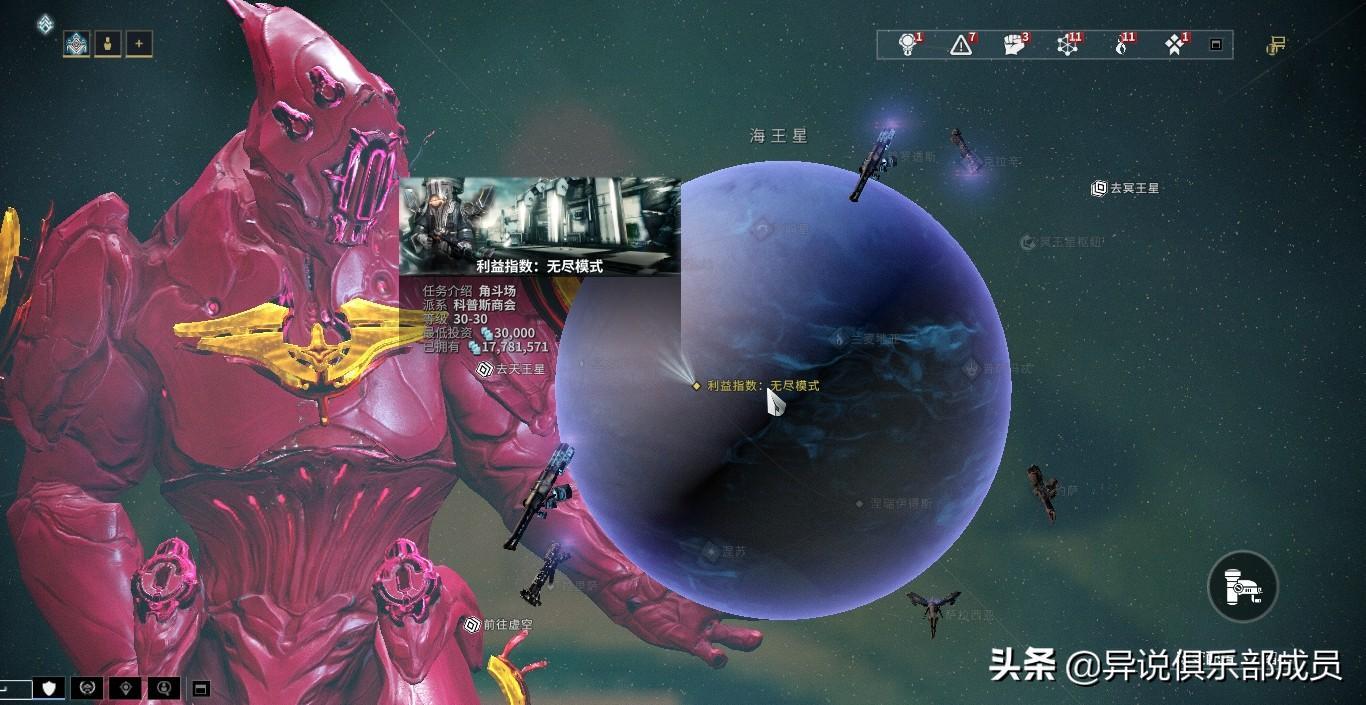
Task: Go to Uranus via 去天王星
Action: (511, 369)
